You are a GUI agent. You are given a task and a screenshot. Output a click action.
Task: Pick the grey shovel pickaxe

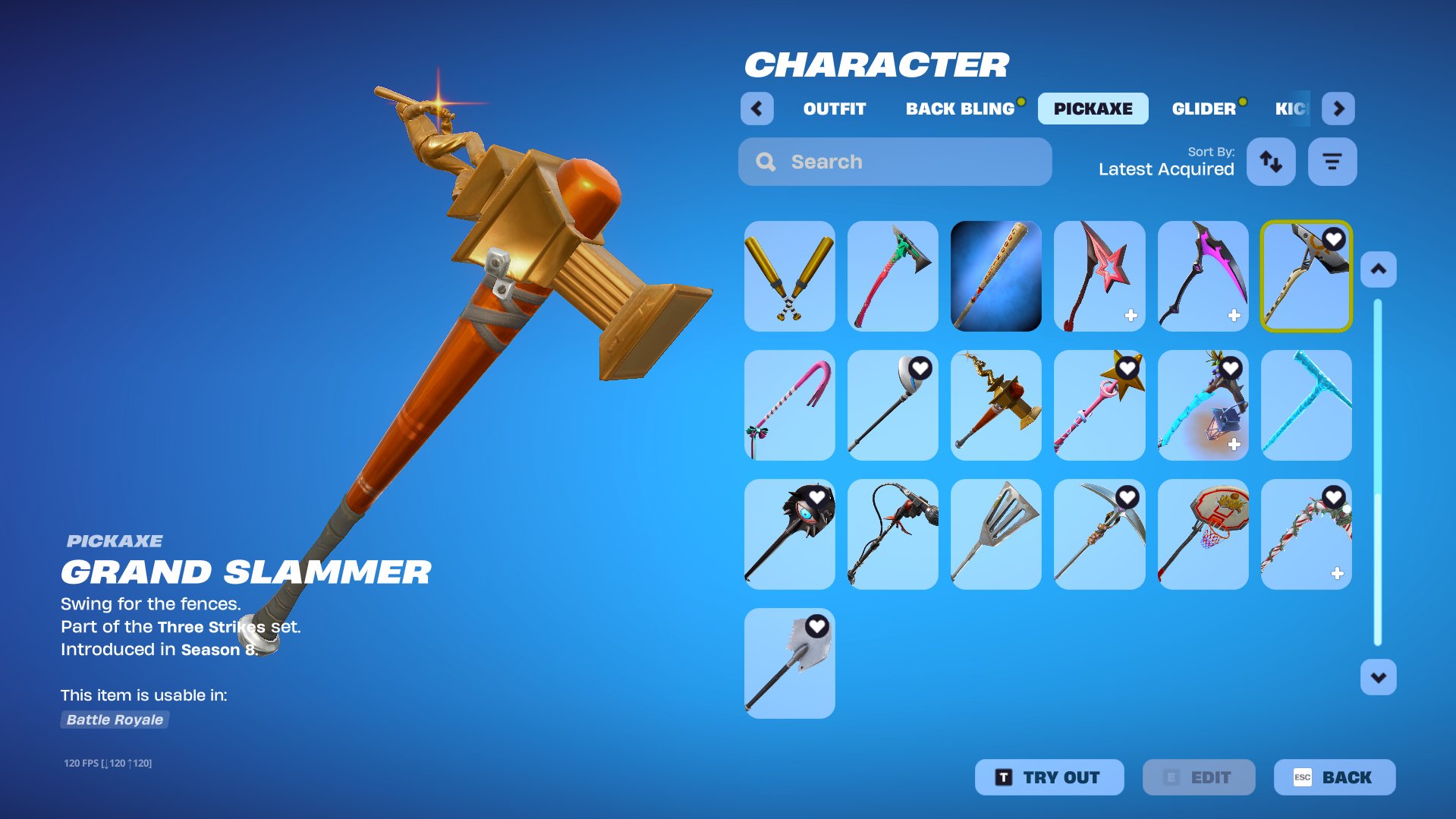tap(789, 663)
